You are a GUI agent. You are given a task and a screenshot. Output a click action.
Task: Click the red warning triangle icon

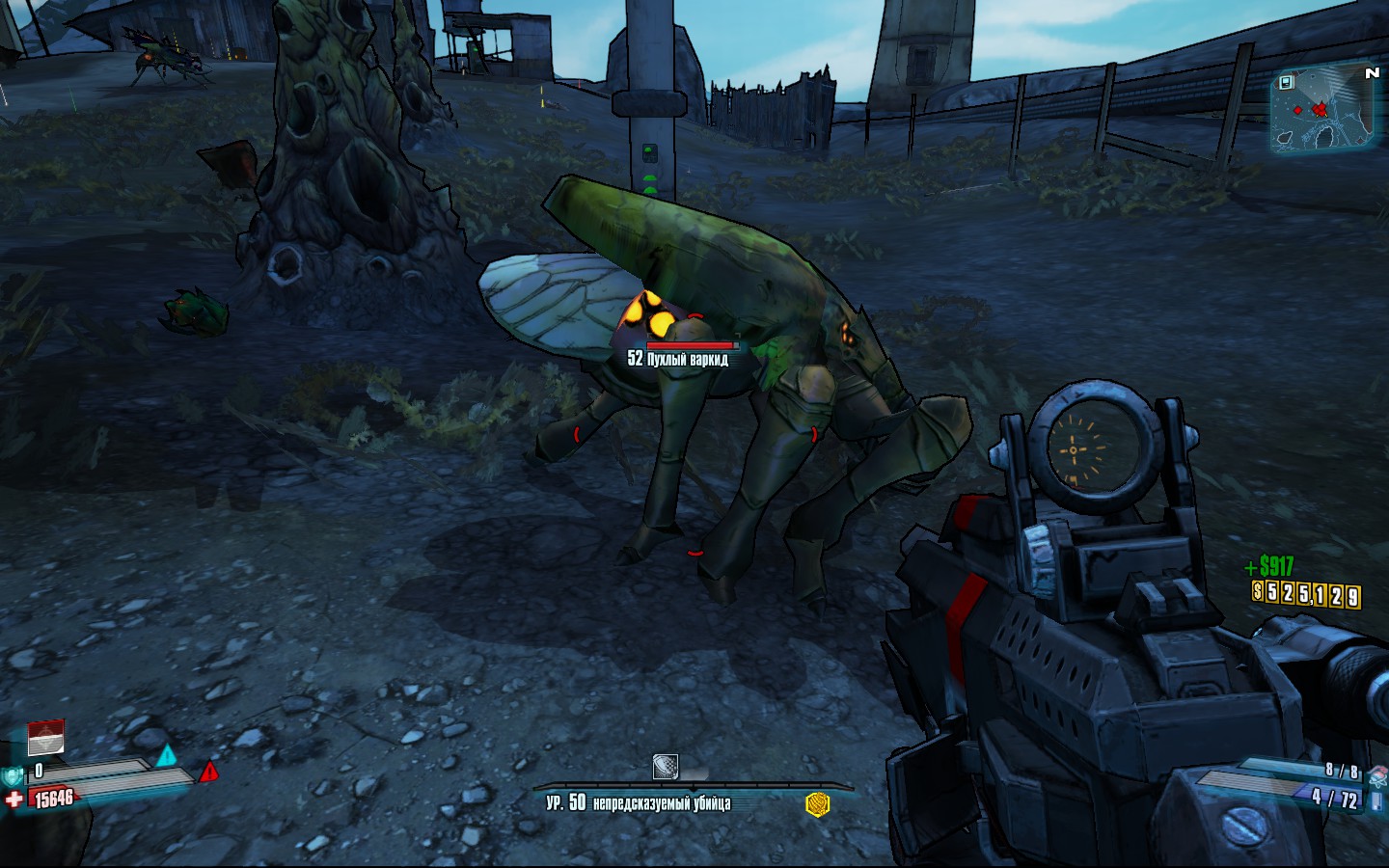[208, 772]
